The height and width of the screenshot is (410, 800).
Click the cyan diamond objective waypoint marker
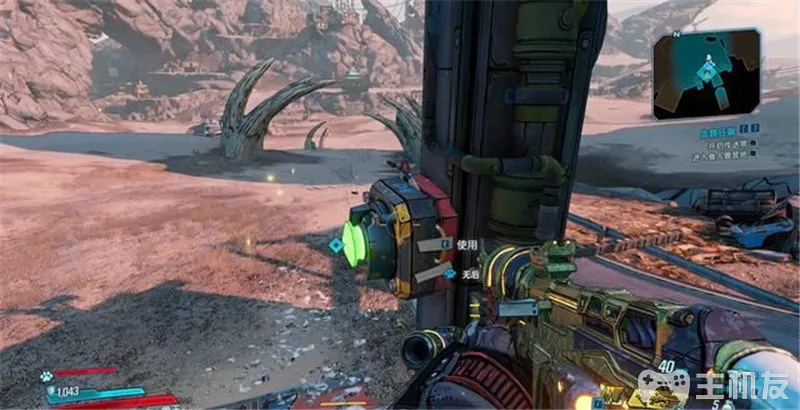pos(336,244)
